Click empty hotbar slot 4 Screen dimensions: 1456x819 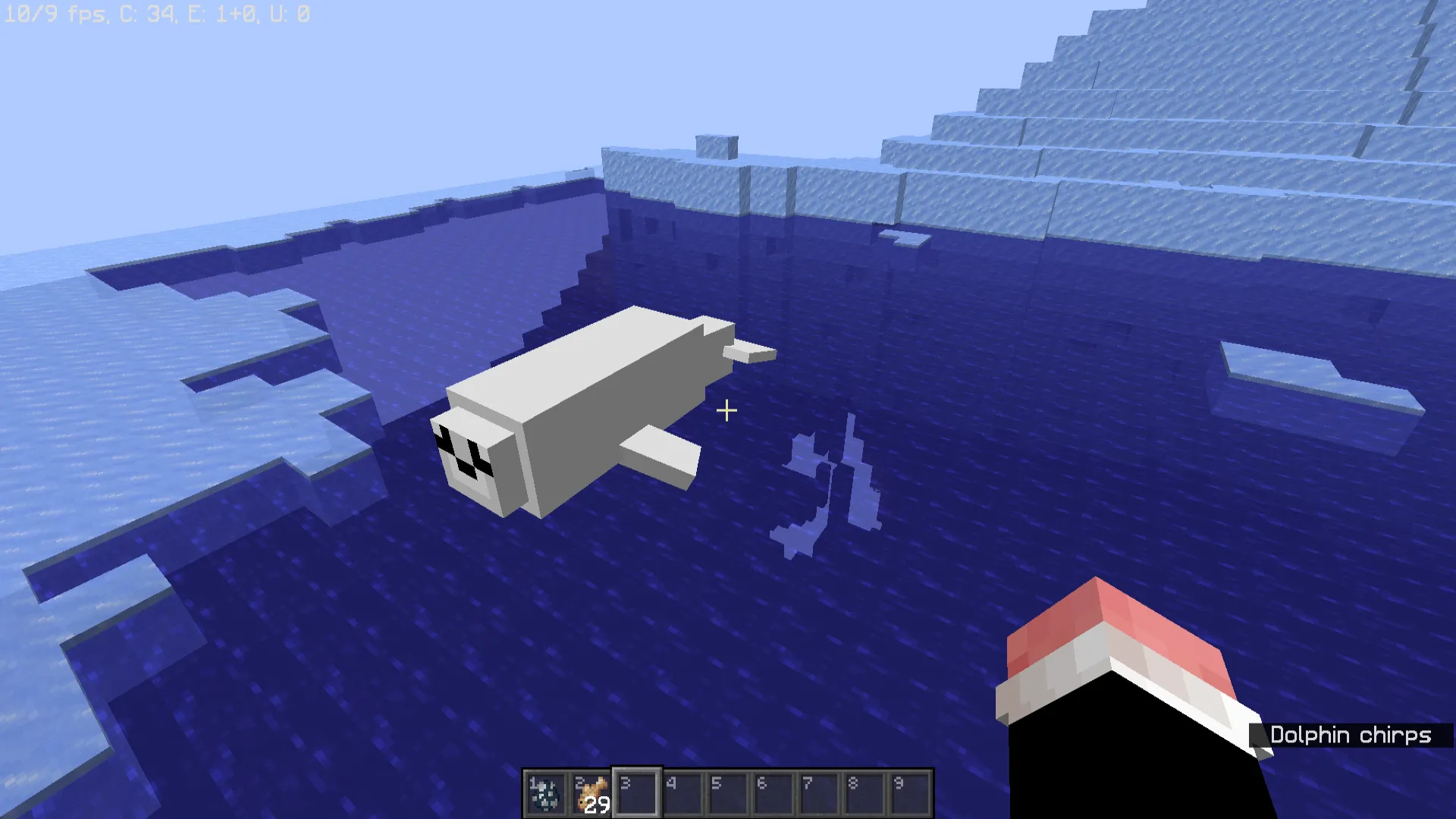pyautogui.click(x=682, y=791)
